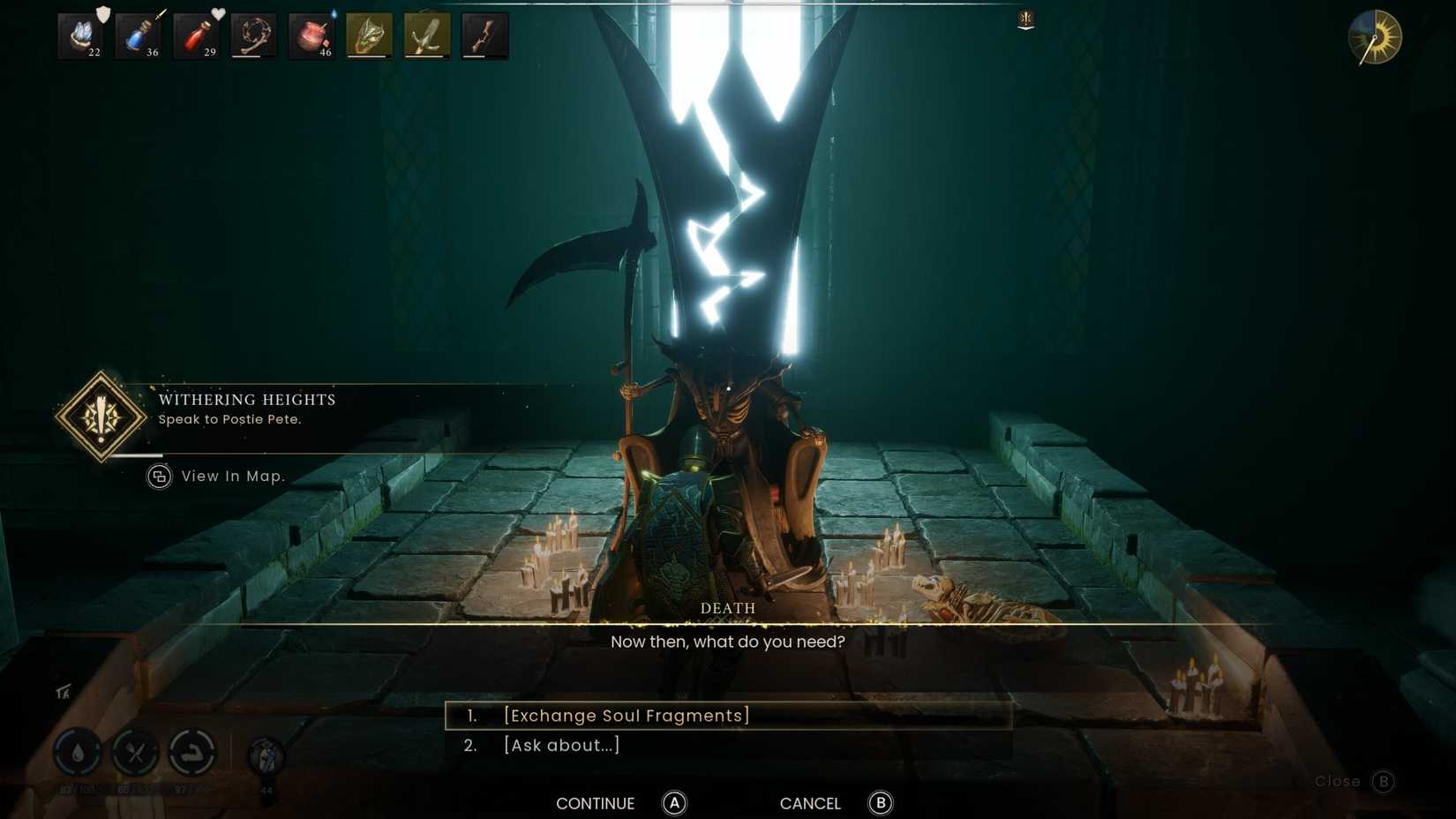Click the compass clock in the top right corner
This screenshot has height=819, width=1456.
(x=1374, y=38)
